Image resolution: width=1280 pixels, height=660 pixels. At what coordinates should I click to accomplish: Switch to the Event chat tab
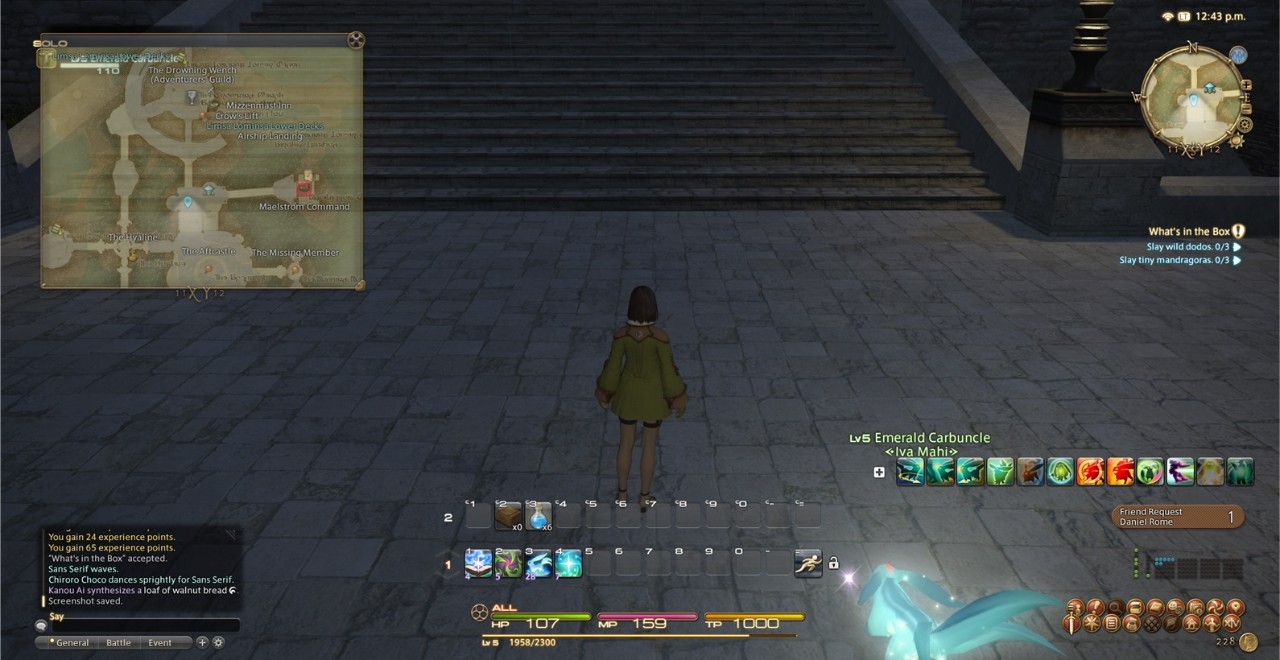click(x=160, y=643)
